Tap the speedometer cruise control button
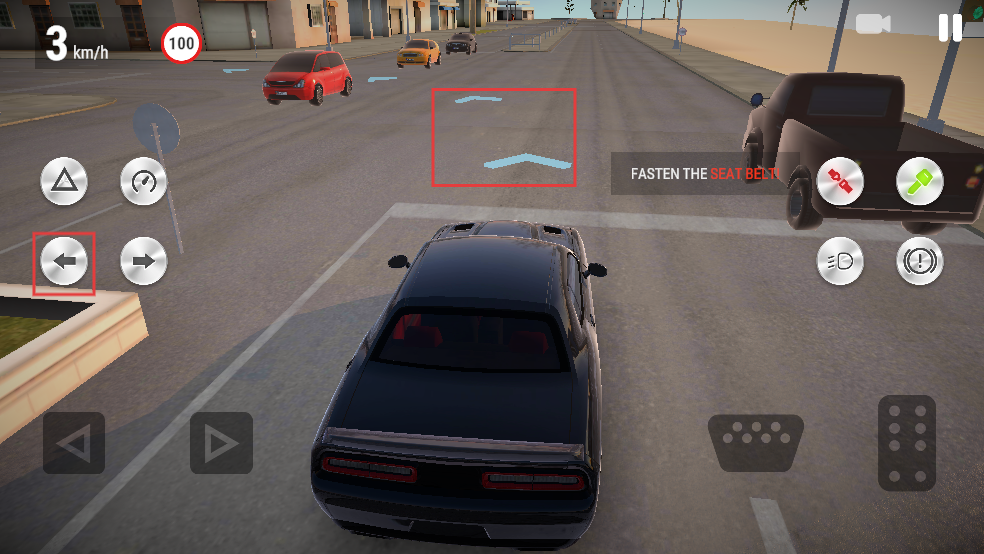984x554 pixels. click(x=143, y=182)
